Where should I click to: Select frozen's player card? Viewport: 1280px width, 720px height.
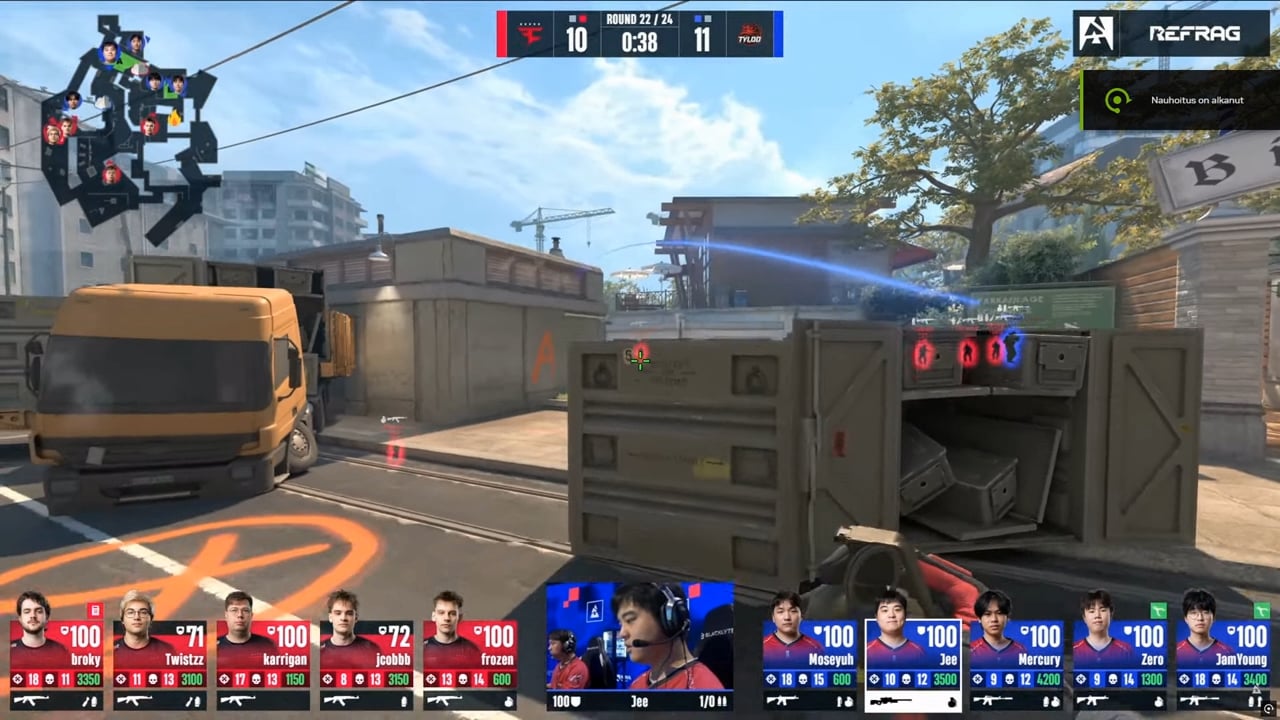pos(469,655)
